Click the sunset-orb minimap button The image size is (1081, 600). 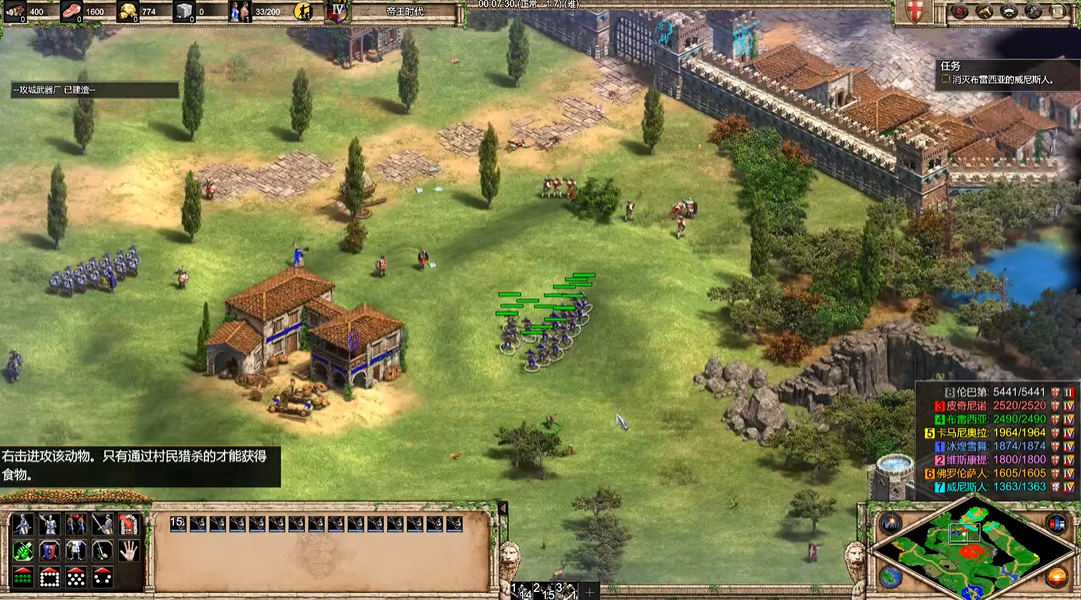pos(1056,577)
